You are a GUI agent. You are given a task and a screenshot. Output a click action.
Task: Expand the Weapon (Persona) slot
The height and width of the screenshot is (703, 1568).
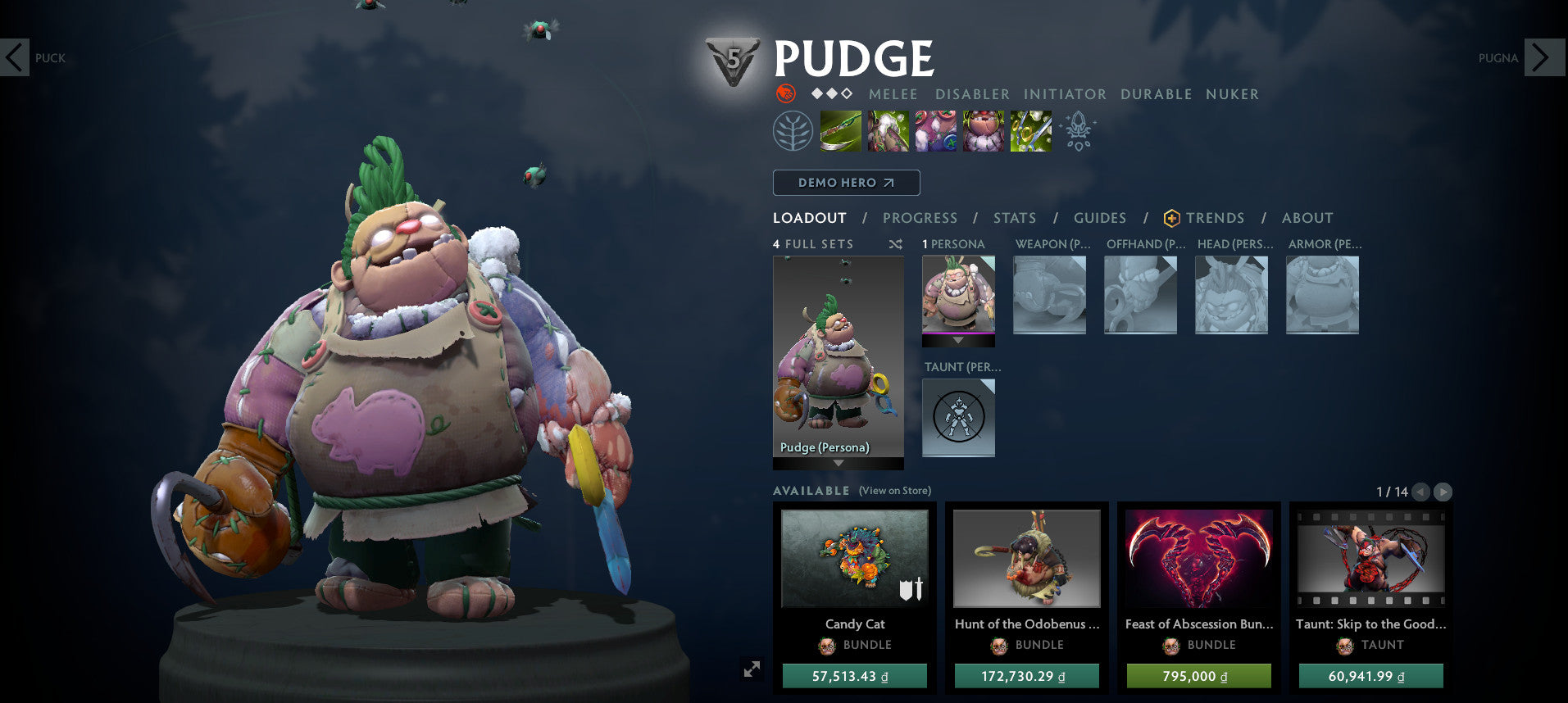pyautogui.click(x=1049, y=295)
